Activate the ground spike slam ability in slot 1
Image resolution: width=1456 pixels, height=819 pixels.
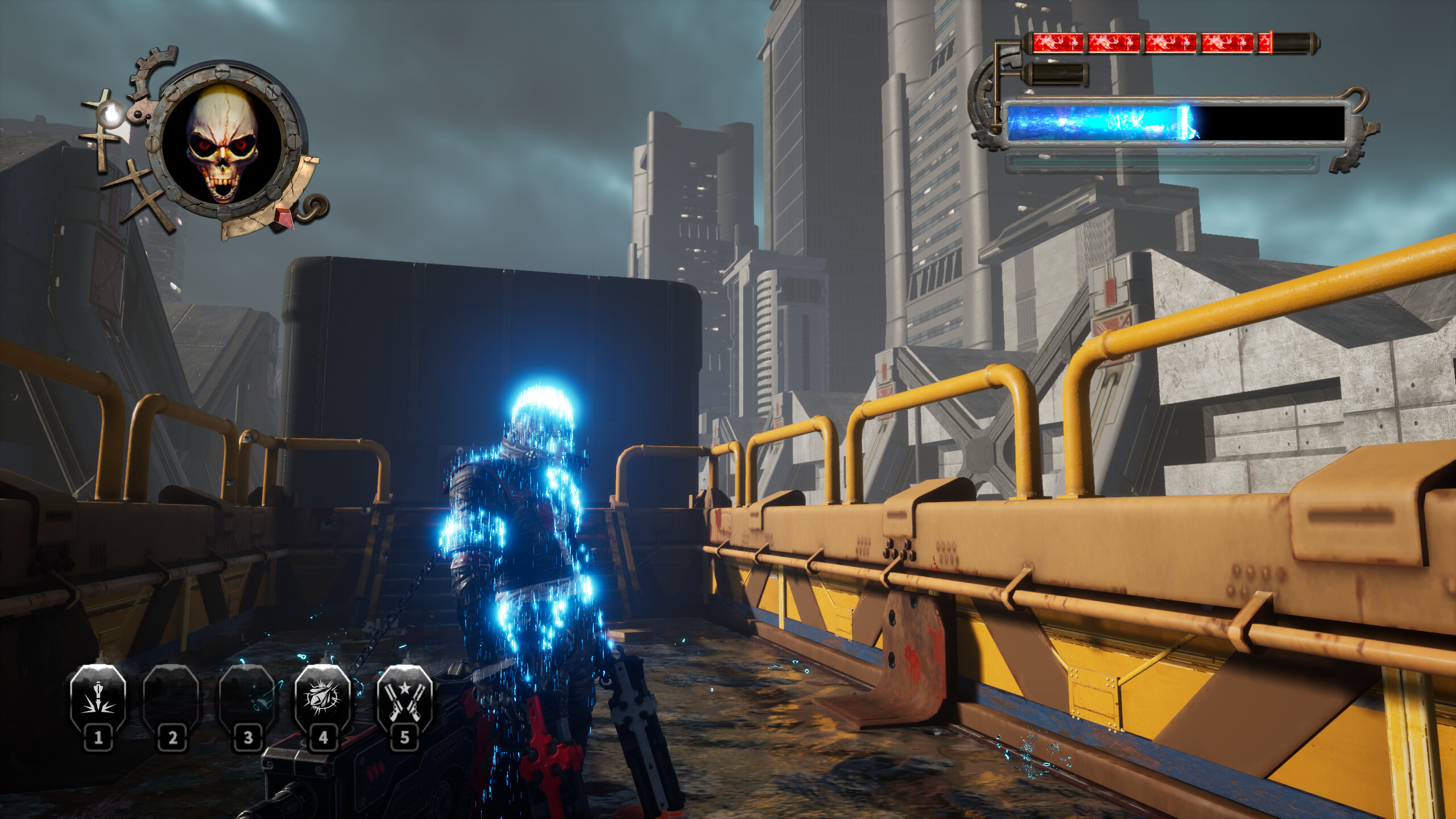[x=98, y=698]
